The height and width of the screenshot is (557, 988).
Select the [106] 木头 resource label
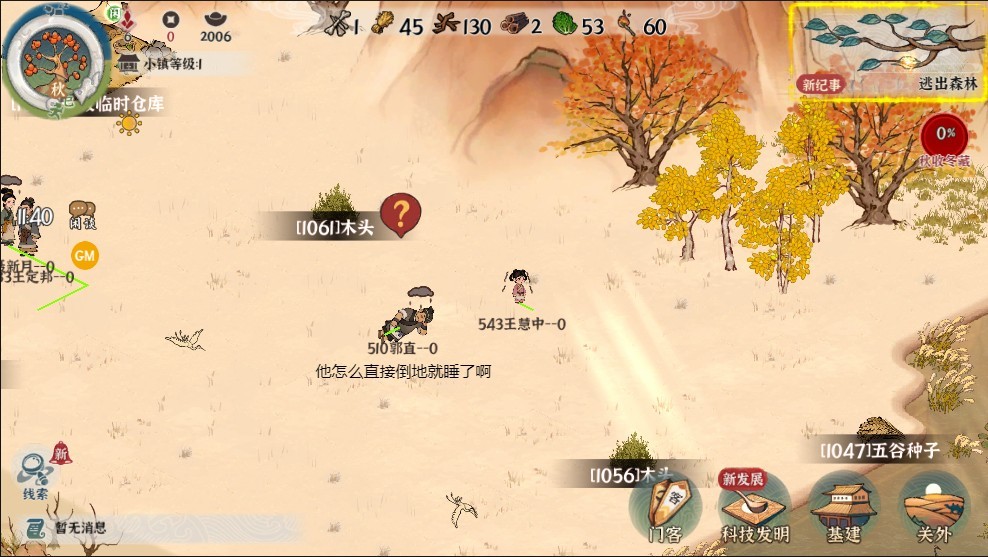coord(333,228)
